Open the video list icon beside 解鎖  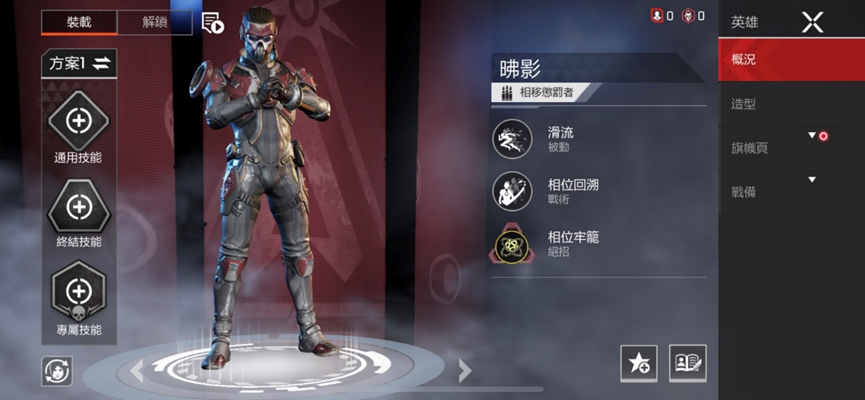(212, 23)
